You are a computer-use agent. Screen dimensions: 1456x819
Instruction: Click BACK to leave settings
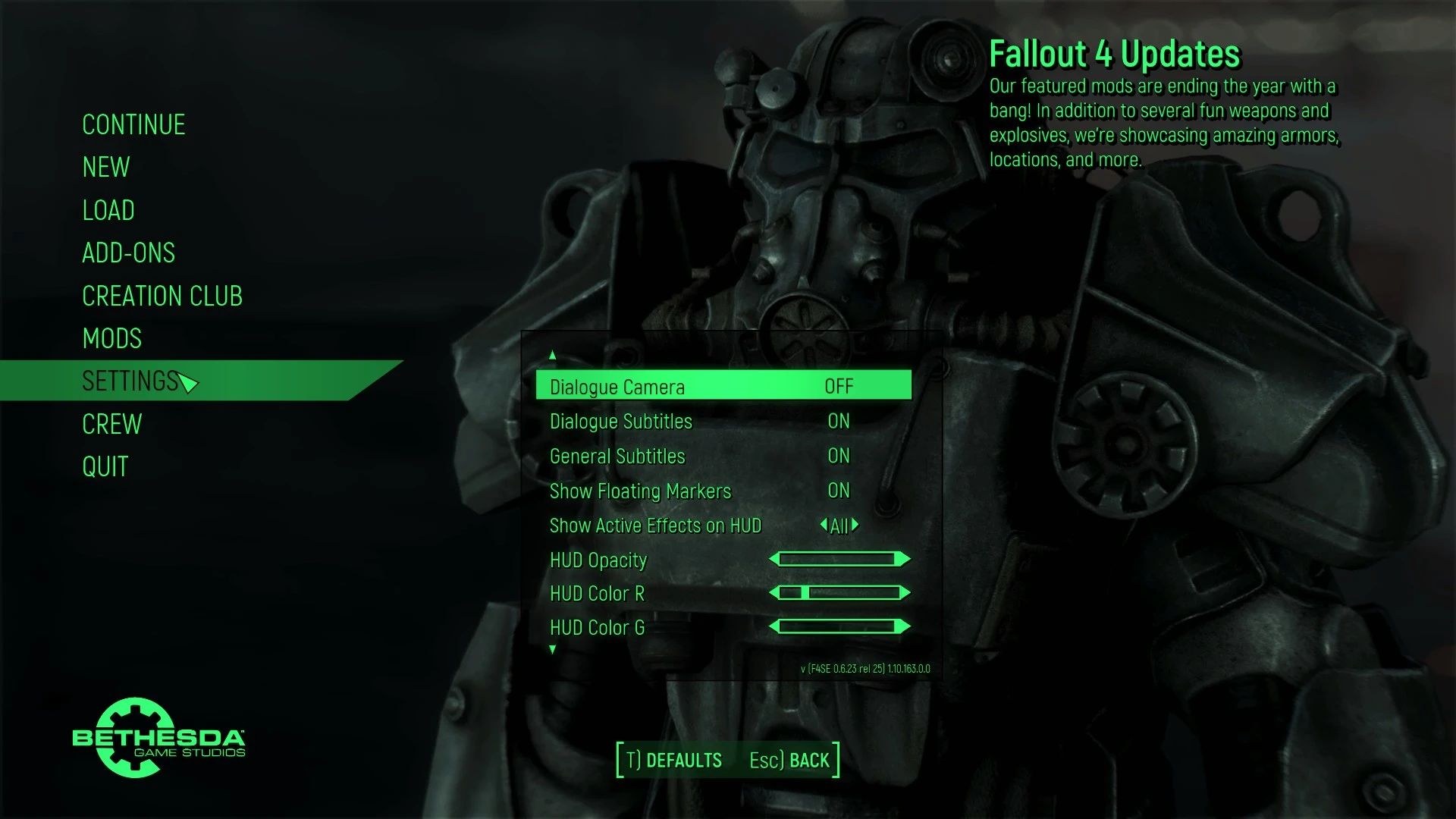point(807,759)
